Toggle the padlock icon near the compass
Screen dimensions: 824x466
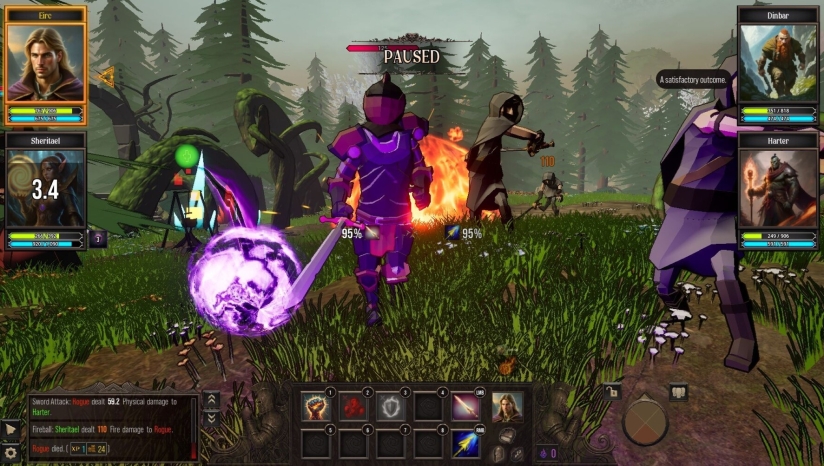[x=611, y=392]
